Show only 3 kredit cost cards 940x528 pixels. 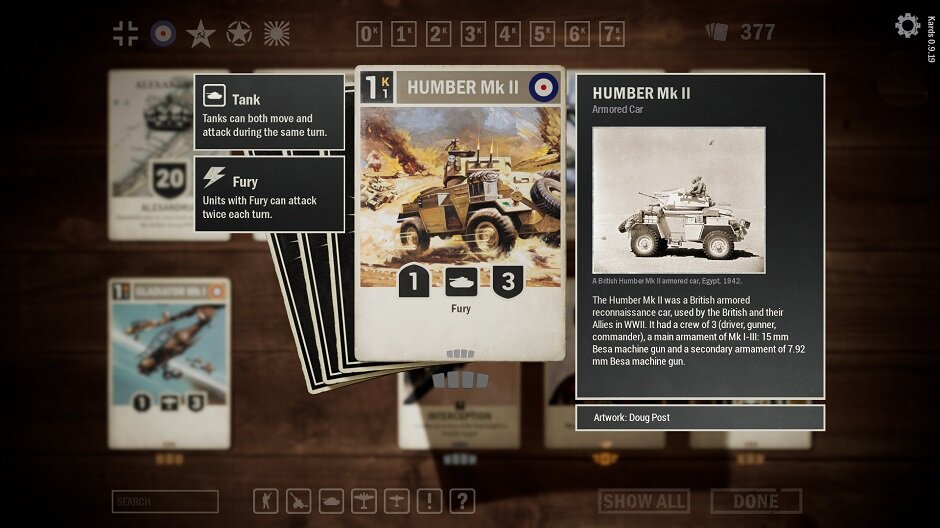coord(474,34)
